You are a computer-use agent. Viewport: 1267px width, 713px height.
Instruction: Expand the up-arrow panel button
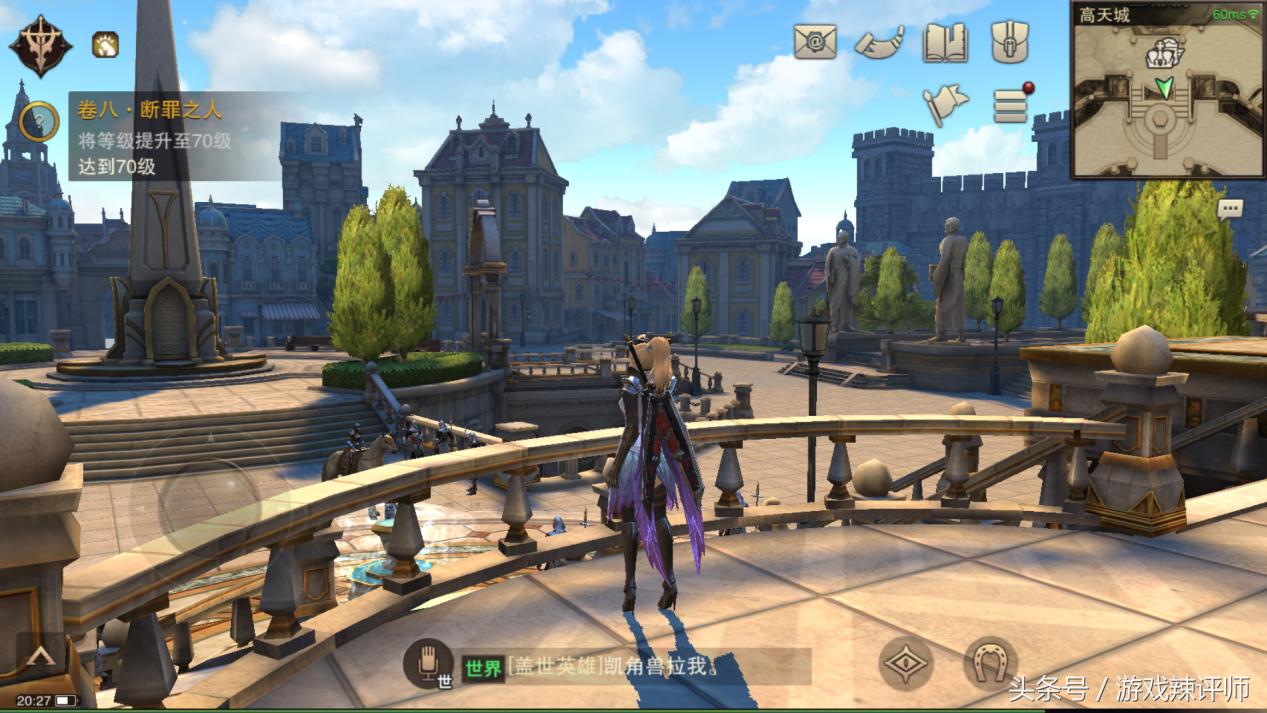click(x=40, y=657)
